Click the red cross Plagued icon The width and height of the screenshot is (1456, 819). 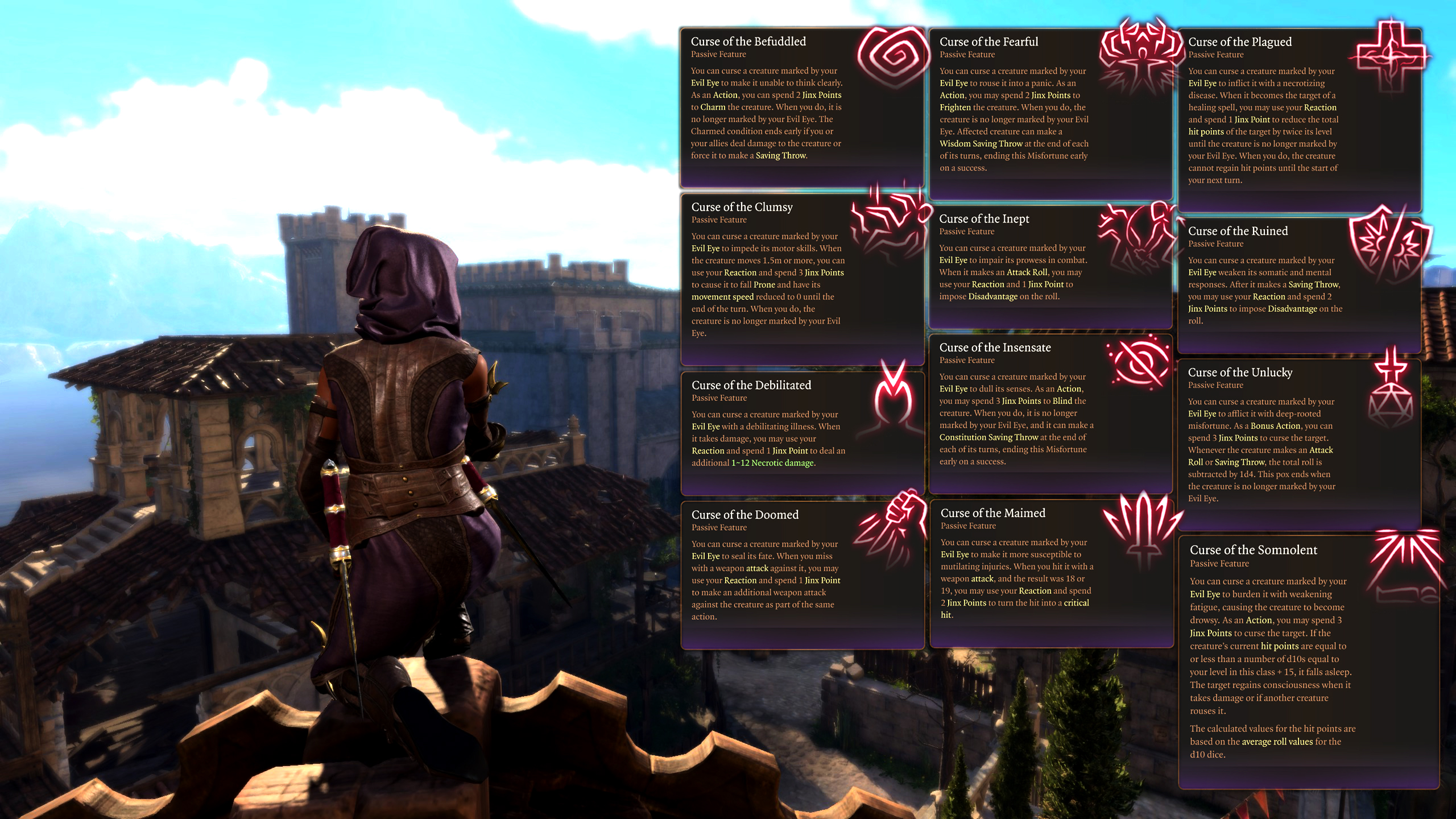tap(1391, 55)
